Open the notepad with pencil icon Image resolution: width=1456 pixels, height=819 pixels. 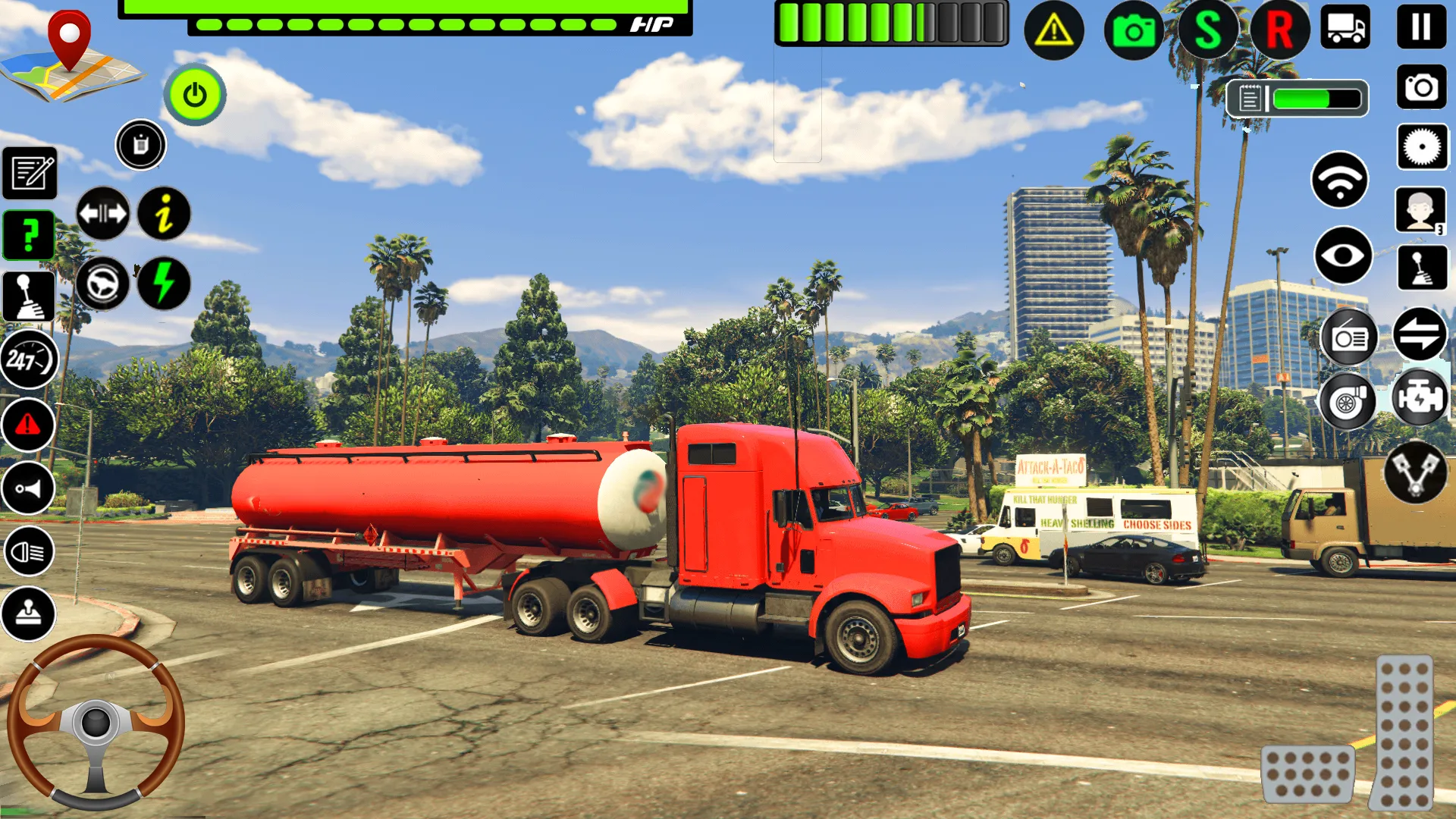30,172
